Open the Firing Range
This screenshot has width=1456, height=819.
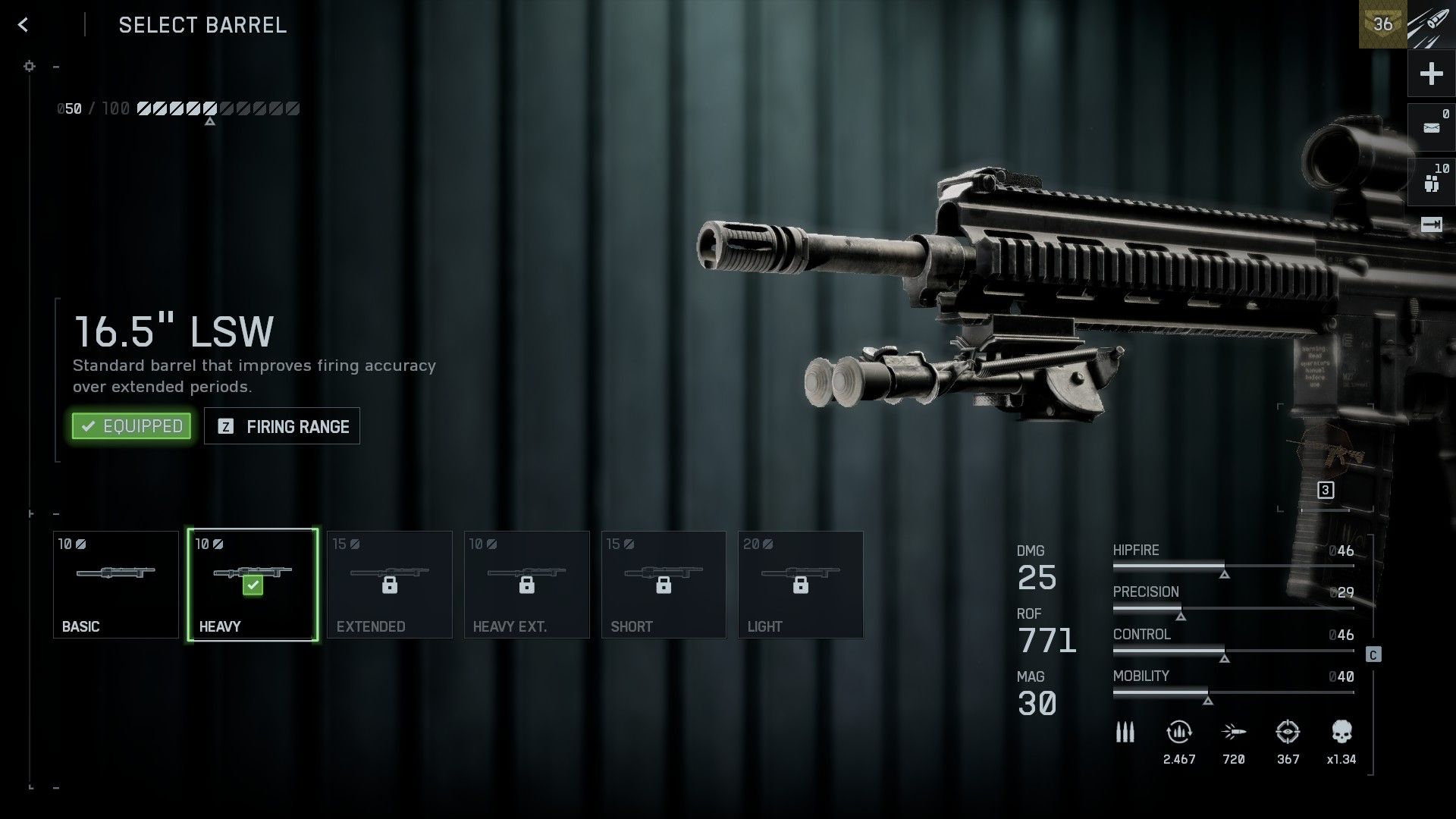point(282,426)
